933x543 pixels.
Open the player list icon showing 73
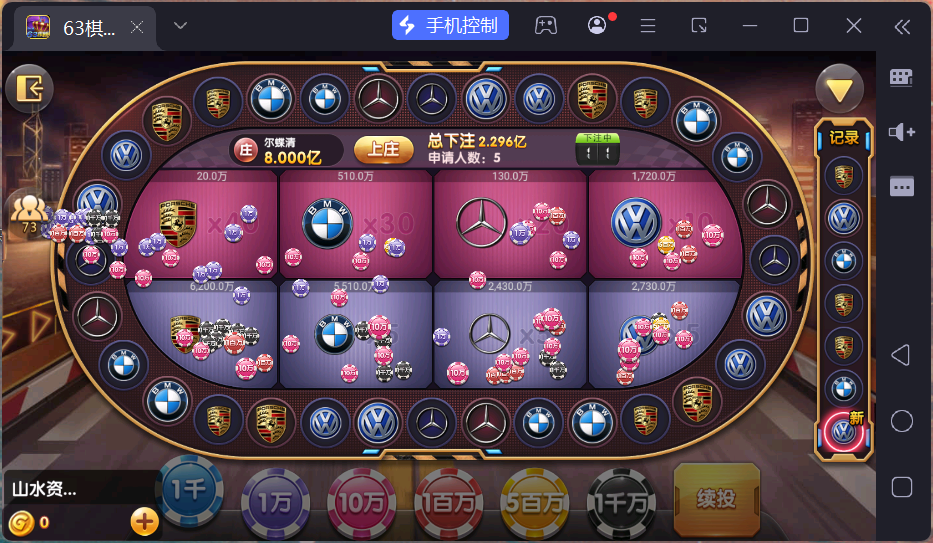[29, 214]
